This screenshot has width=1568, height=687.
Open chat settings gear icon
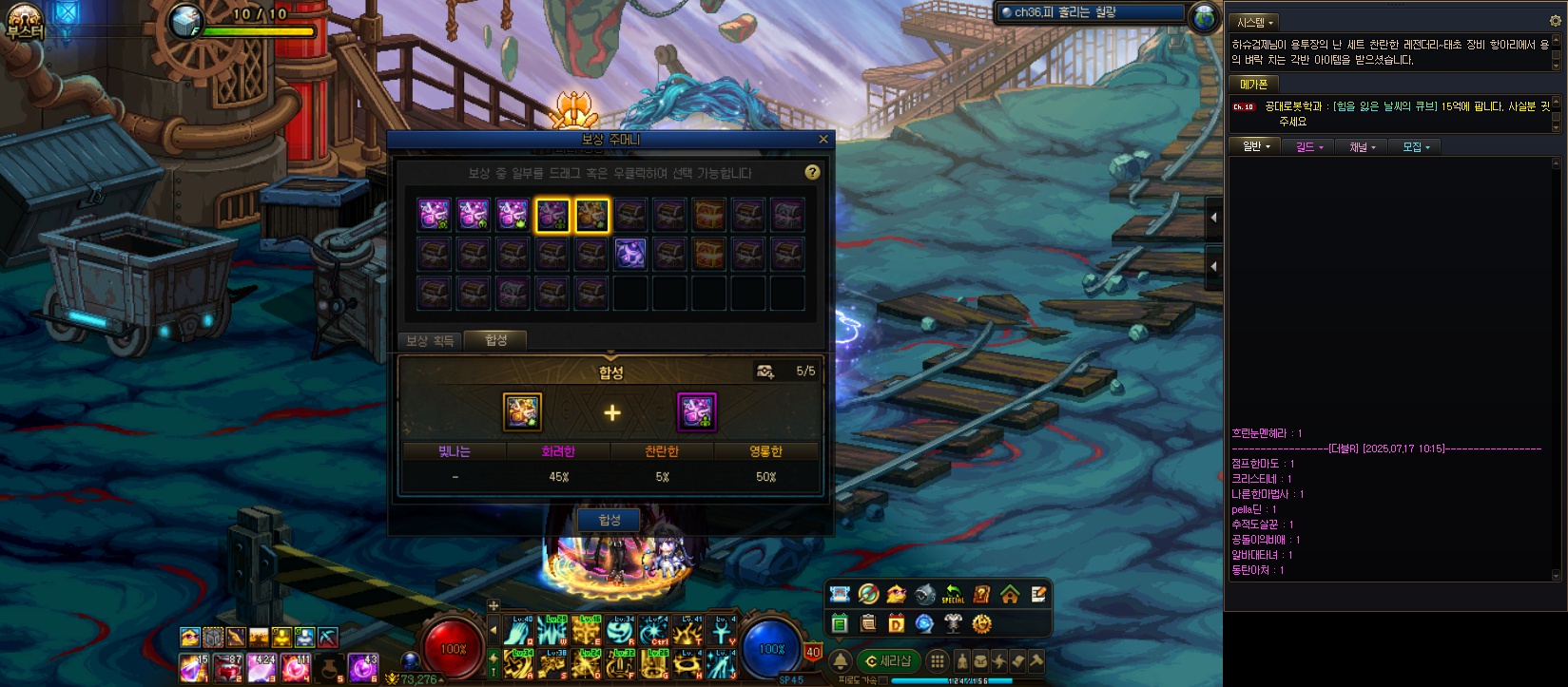[1556, 21]
